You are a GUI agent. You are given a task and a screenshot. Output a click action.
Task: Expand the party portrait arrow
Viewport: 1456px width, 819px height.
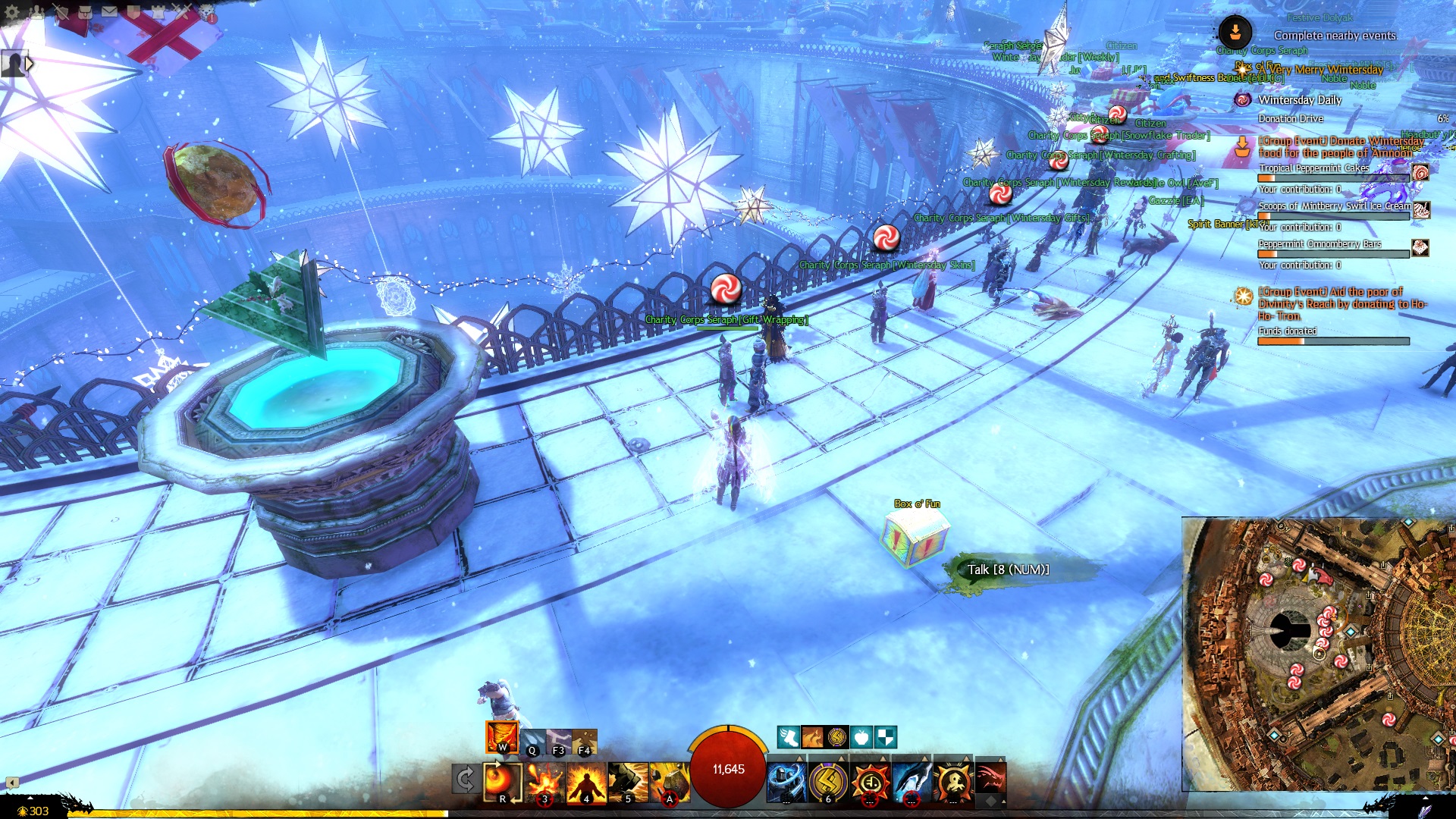(x=30, y=64)
